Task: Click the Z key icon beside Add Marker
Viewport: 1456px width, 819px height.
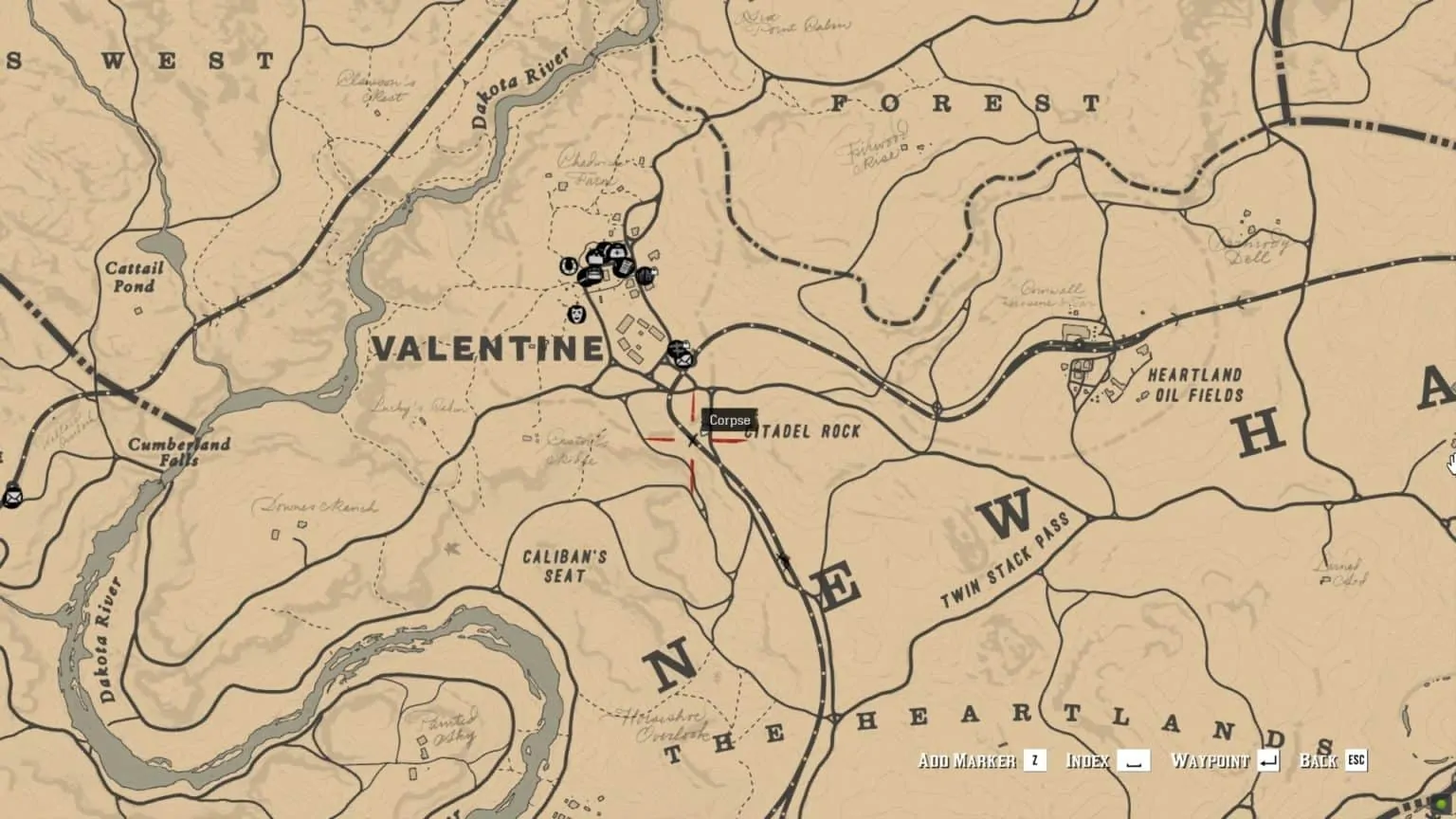Action: point(1034,759)
